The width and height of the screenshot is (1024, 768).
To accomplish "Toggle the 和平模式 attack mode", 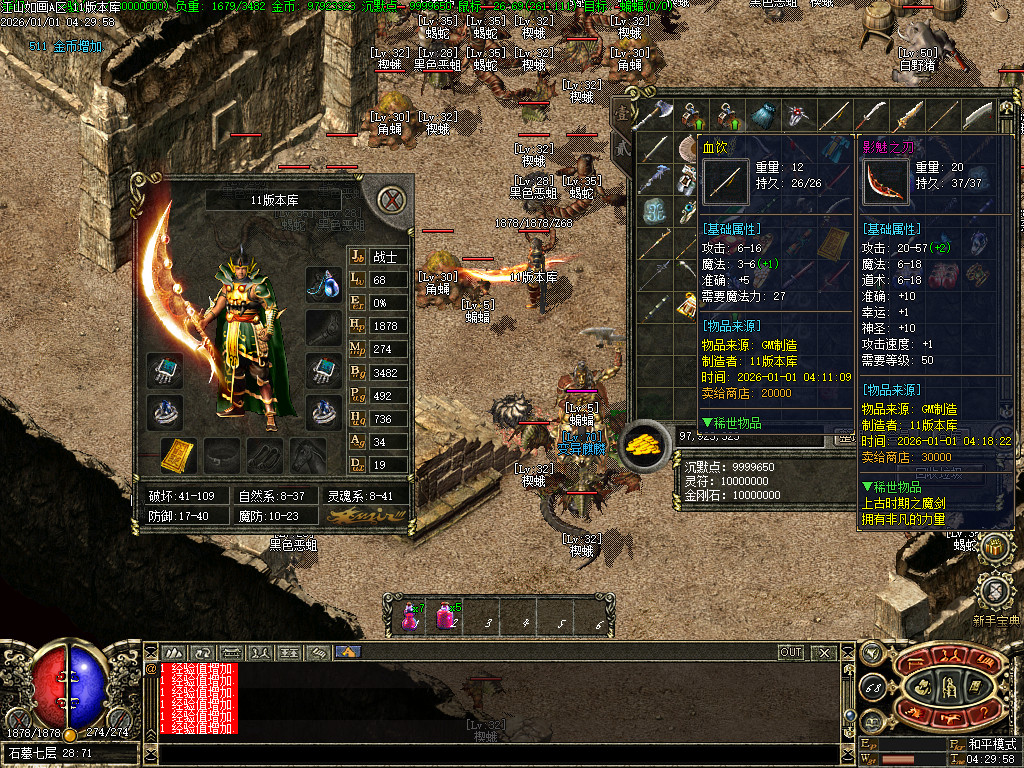I will click(x=994, y=745).
